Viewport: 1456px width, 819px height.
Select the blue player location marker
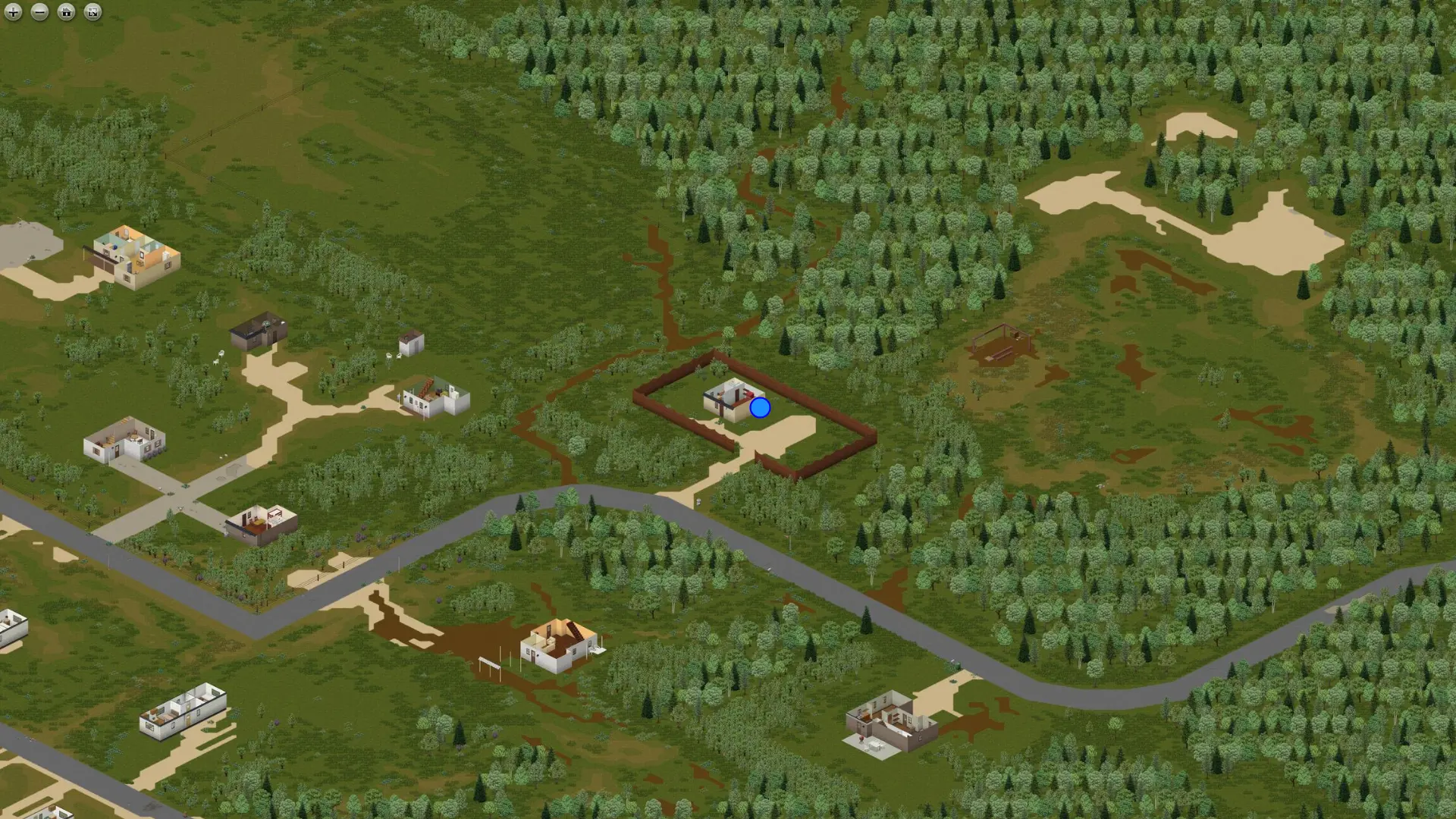coord(759,408)
